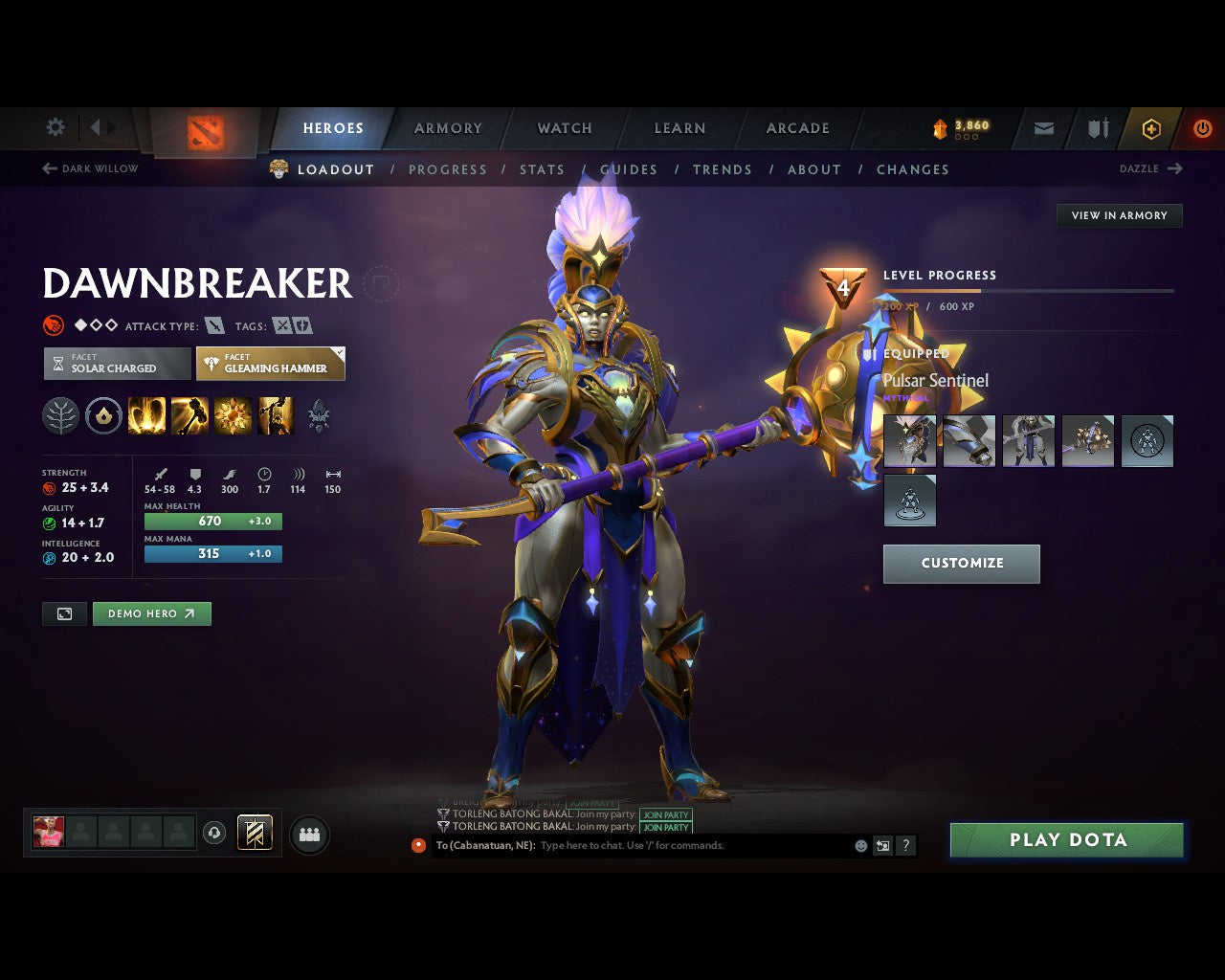1225x980 pixels.
Task: View the Starbreaker ability icon
Action: tap(146, 414)
